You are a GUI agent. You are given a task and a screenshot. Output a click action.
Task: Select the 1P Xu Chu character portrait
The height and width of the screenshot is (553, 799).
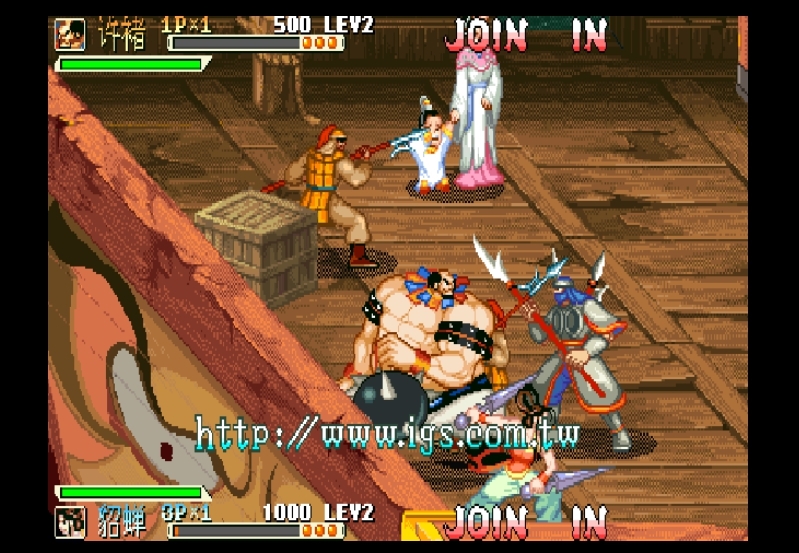click(x=70, y=33)
